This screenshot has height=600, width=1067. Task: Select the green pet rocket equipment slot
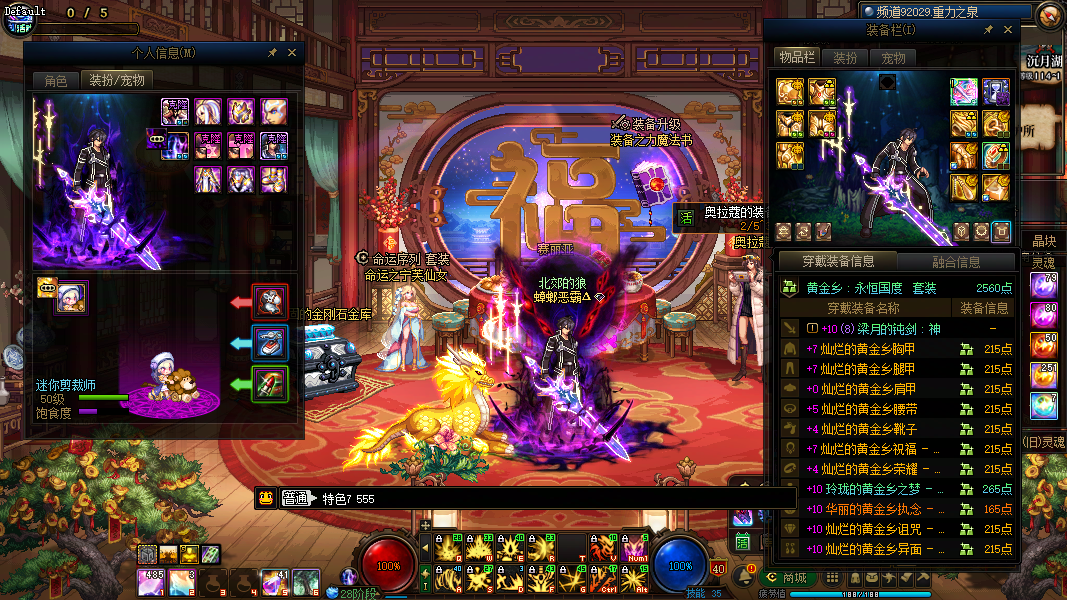coord(270,384)
